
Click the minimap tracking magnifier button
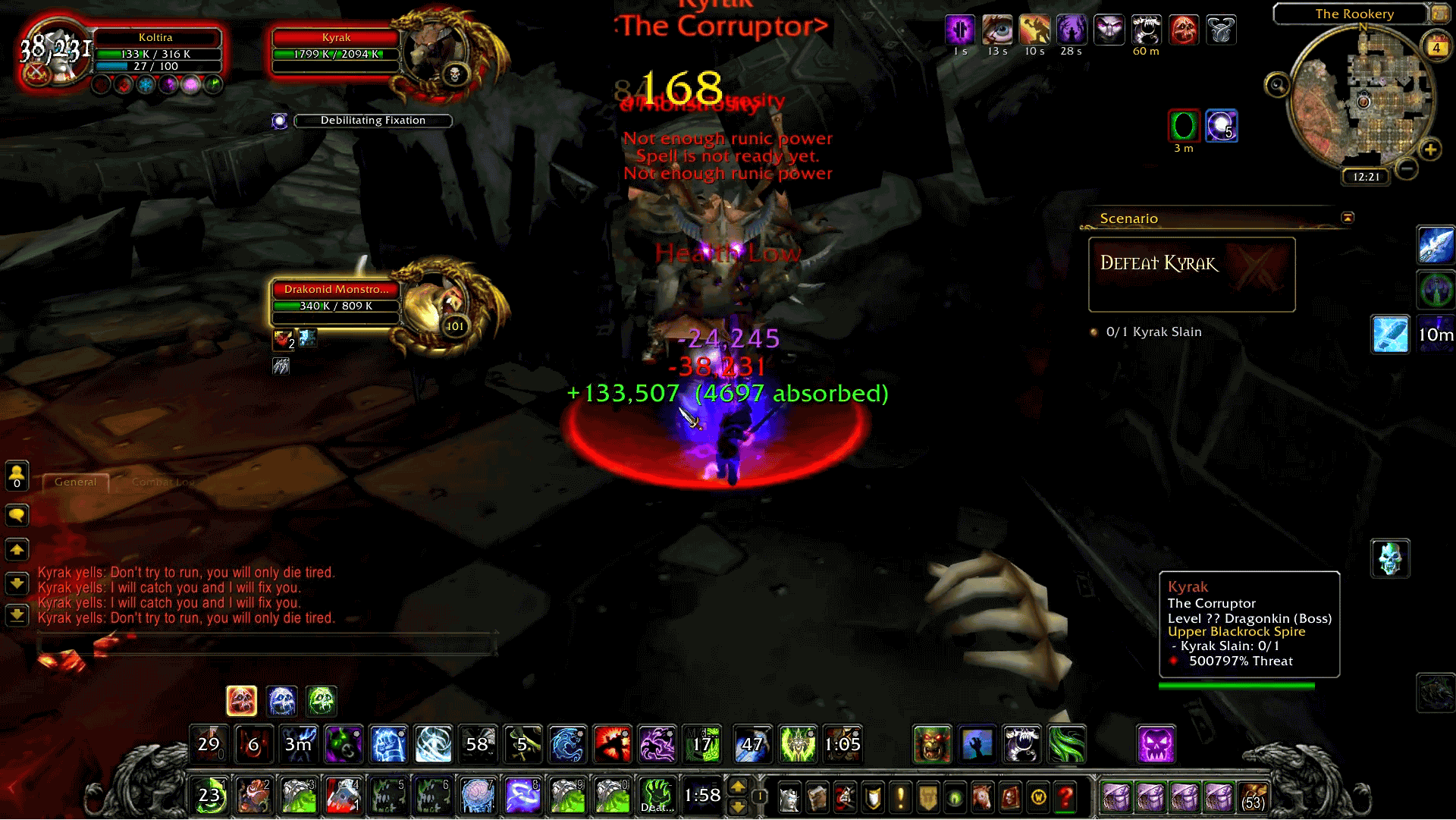[1277, 85]
